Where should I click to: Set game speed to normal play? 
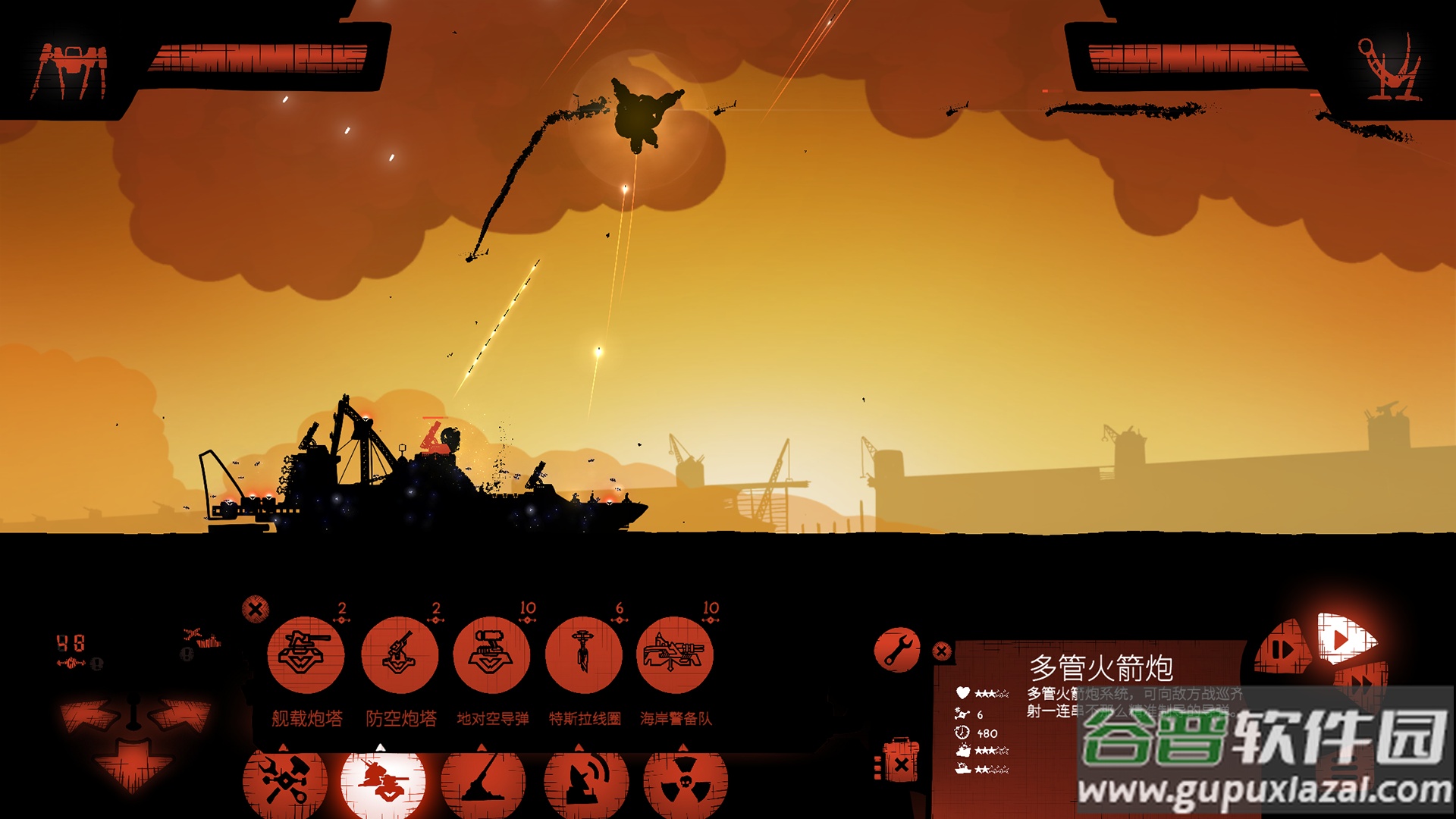coord(1344,639)
